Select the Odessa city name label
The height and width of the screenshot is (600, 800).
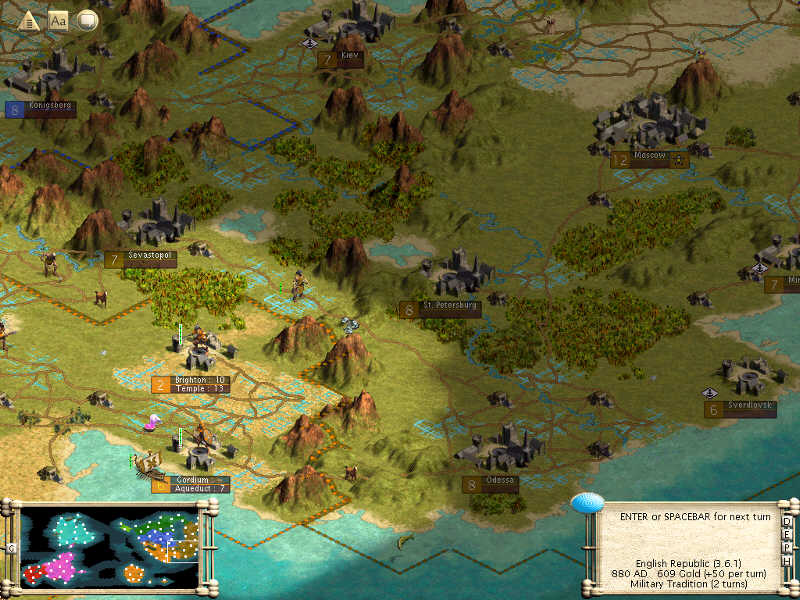click(x=501, y=480)
